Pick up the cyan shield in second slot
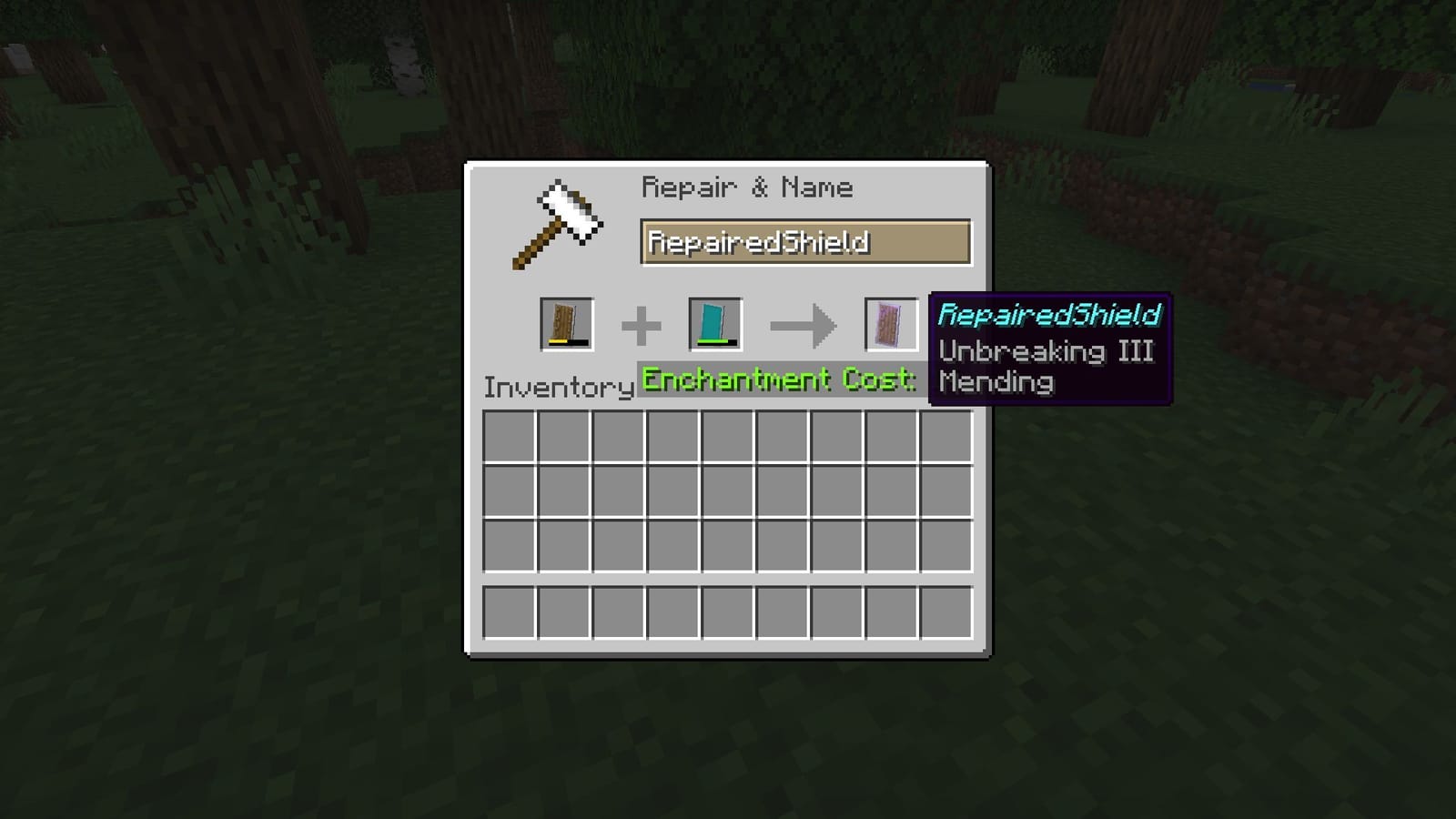The height and width of the screenshot is (819, 1456). coord(714,323)
